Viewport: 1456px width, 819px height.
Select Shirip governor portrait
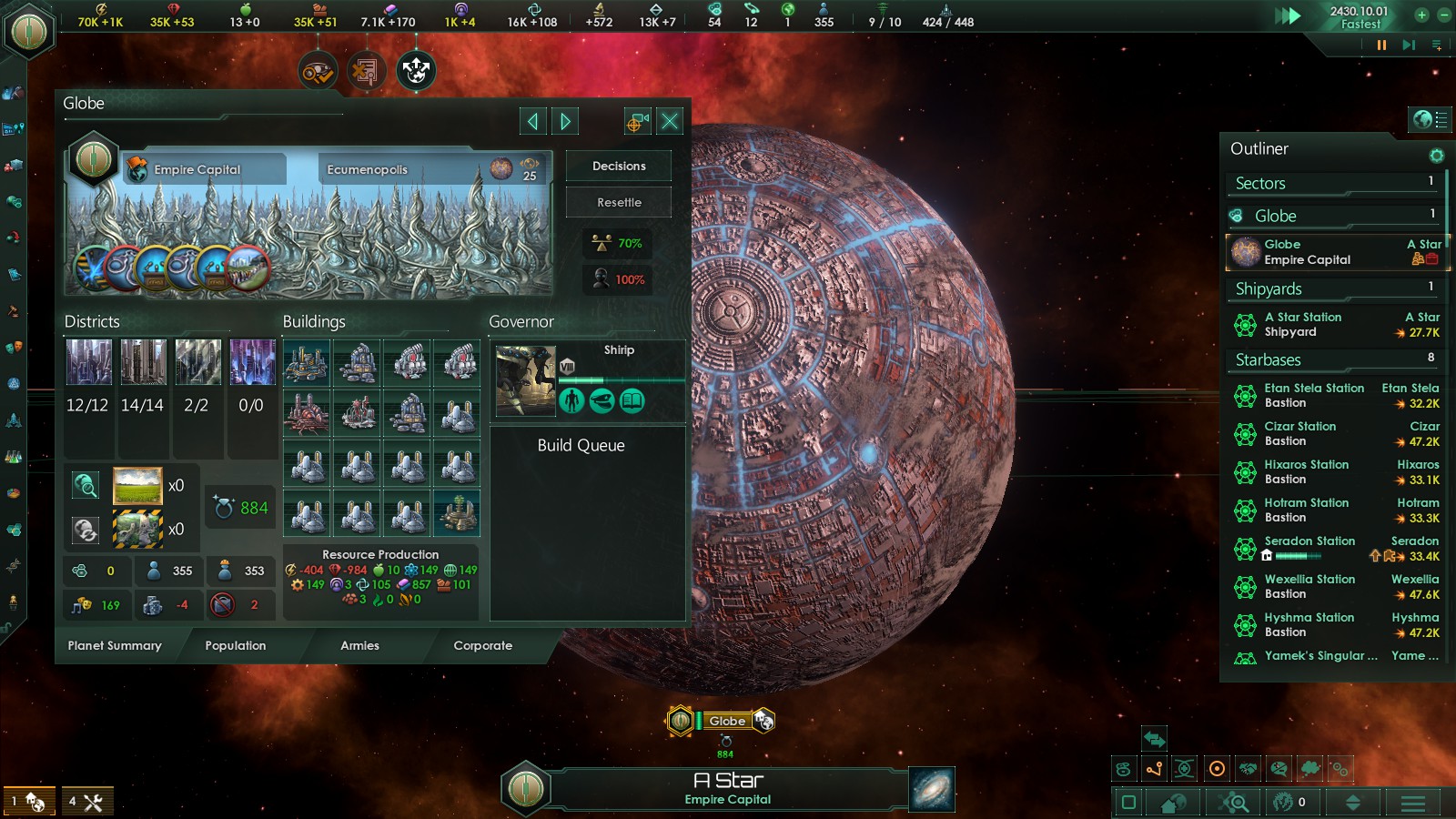[525, 380]
